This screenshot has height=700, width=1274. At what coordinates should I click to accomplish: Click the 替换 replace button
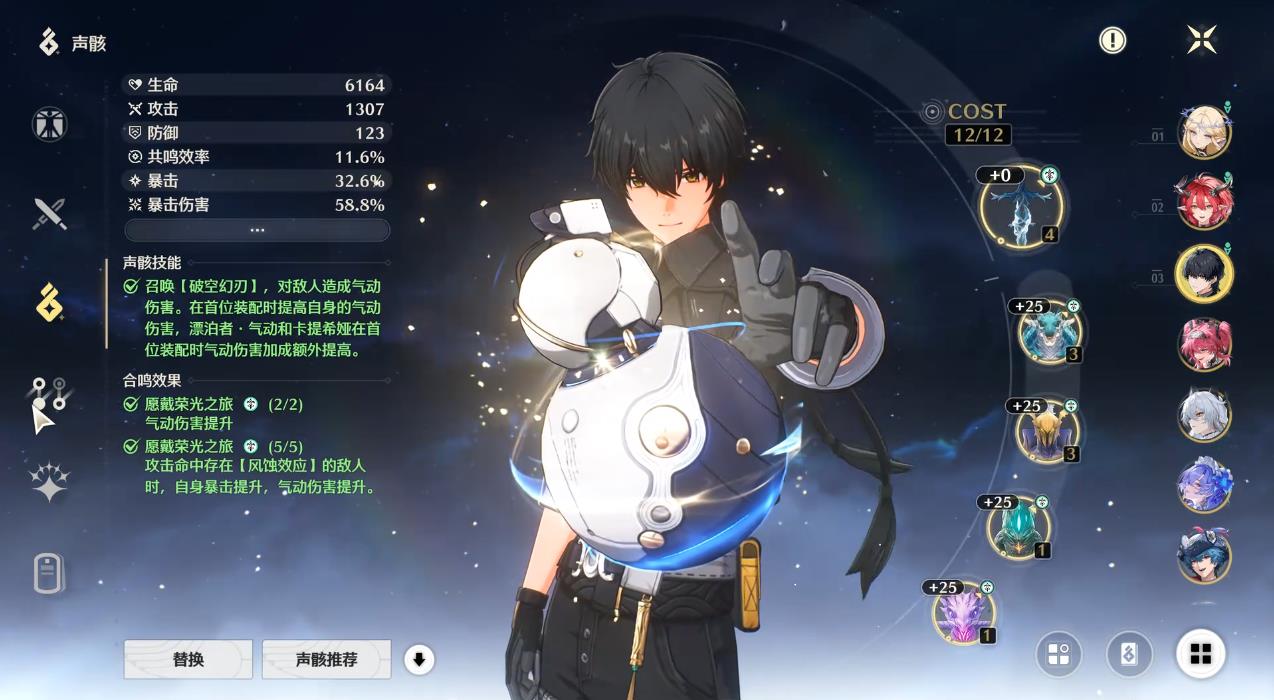click(188, 660)
